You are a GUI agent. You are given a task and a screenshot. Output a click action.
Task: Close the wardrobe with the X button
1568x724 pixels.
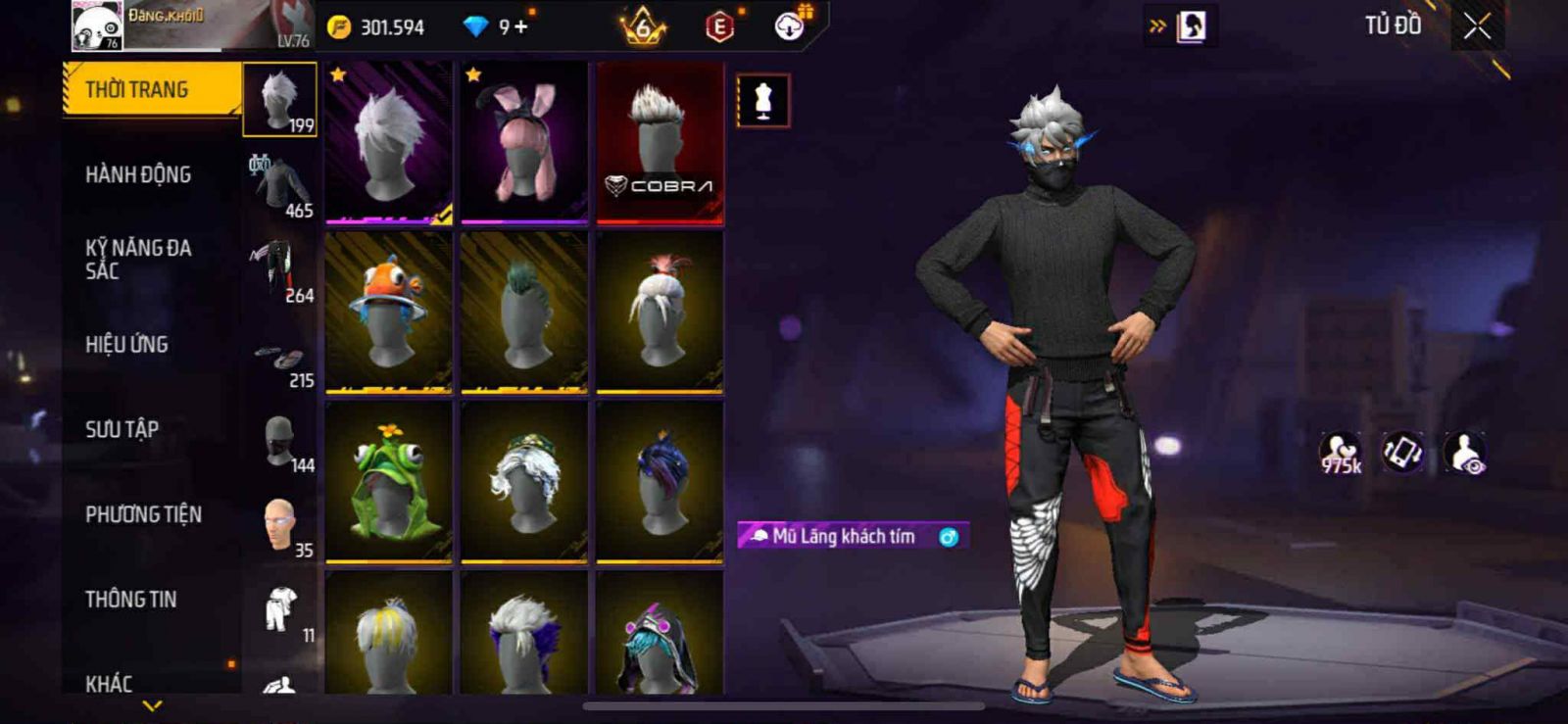tap(1477, 26)
